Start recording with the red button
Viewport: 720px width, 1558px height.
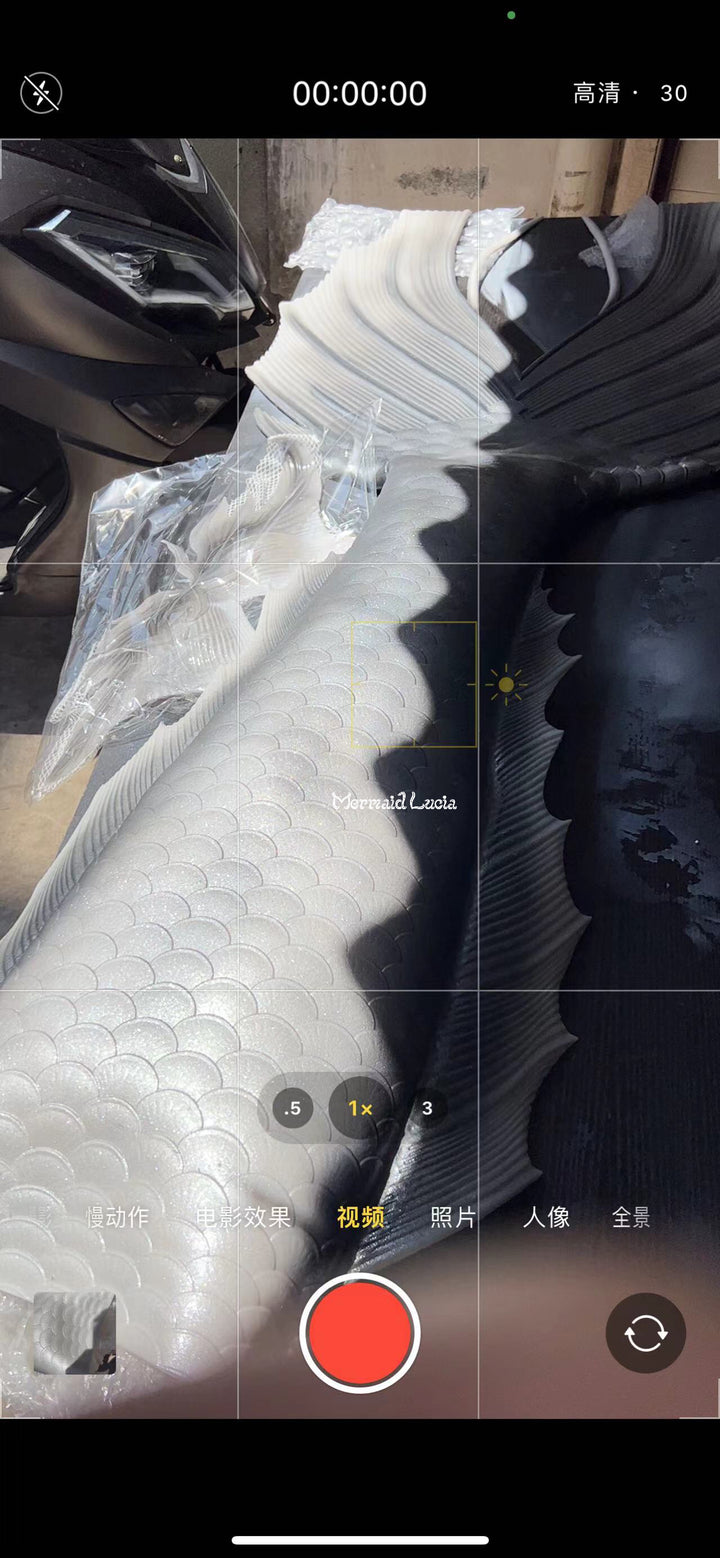pos(360,1333)
